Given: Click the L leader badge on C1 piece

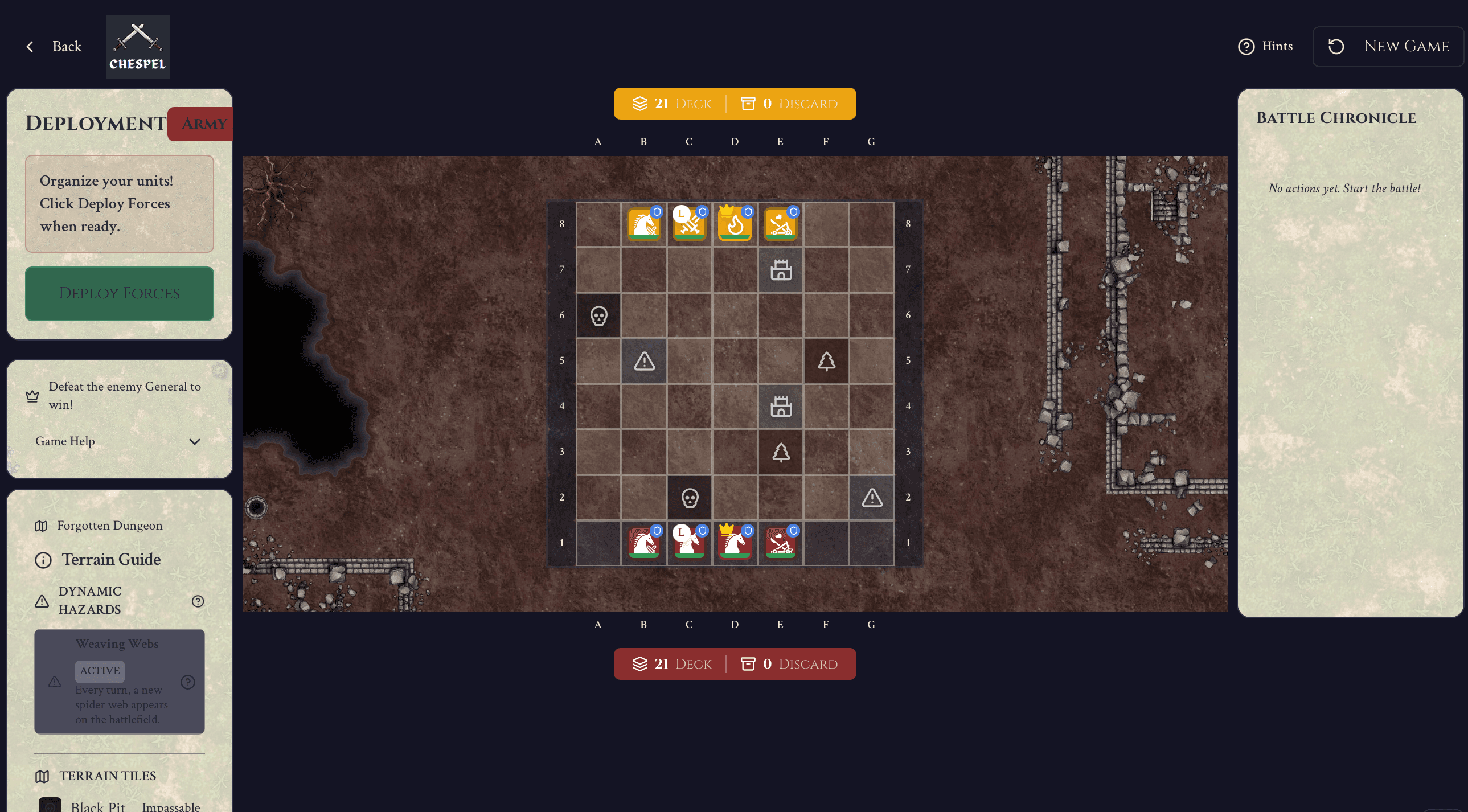Looking at the screenshot, I should [x=682, y=534].
